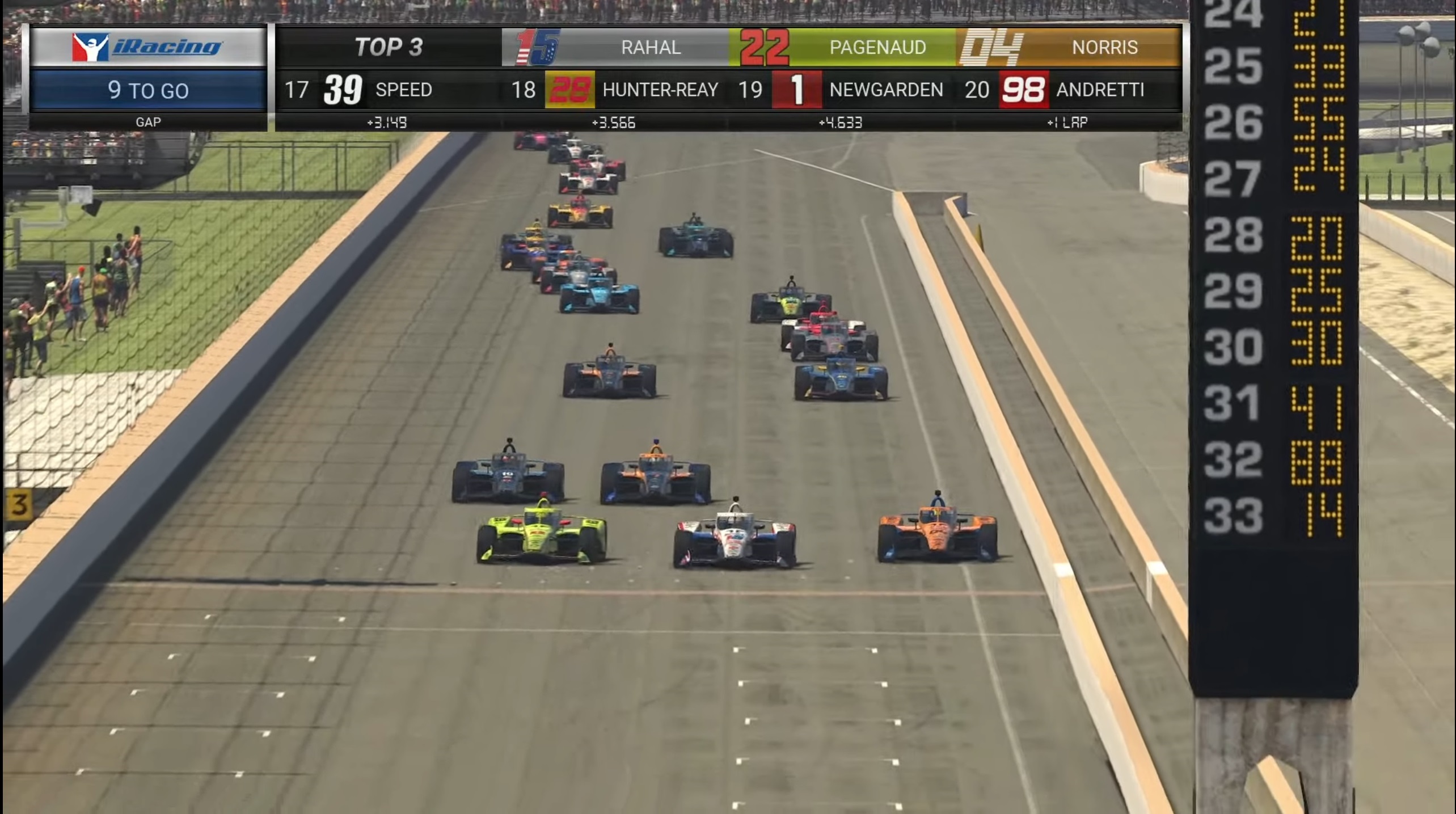The width and height of the screenshot is (1456, 814).
Task: Click the NEWGARDEN driver name
Action: click(885, 90)
